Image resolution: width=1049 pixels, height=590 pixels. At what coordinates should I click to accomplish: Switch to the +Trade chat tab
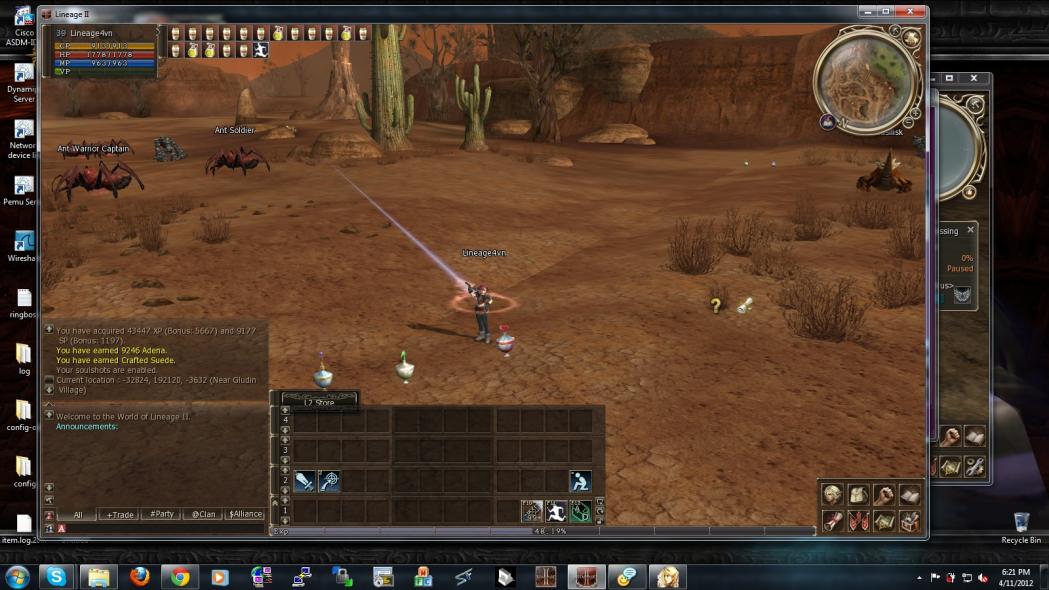click(x=121, y=514)
